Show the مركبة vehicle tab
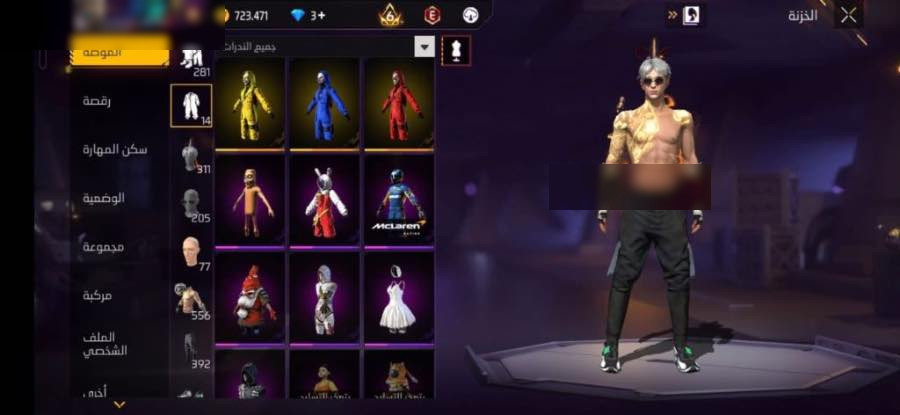 103,296
